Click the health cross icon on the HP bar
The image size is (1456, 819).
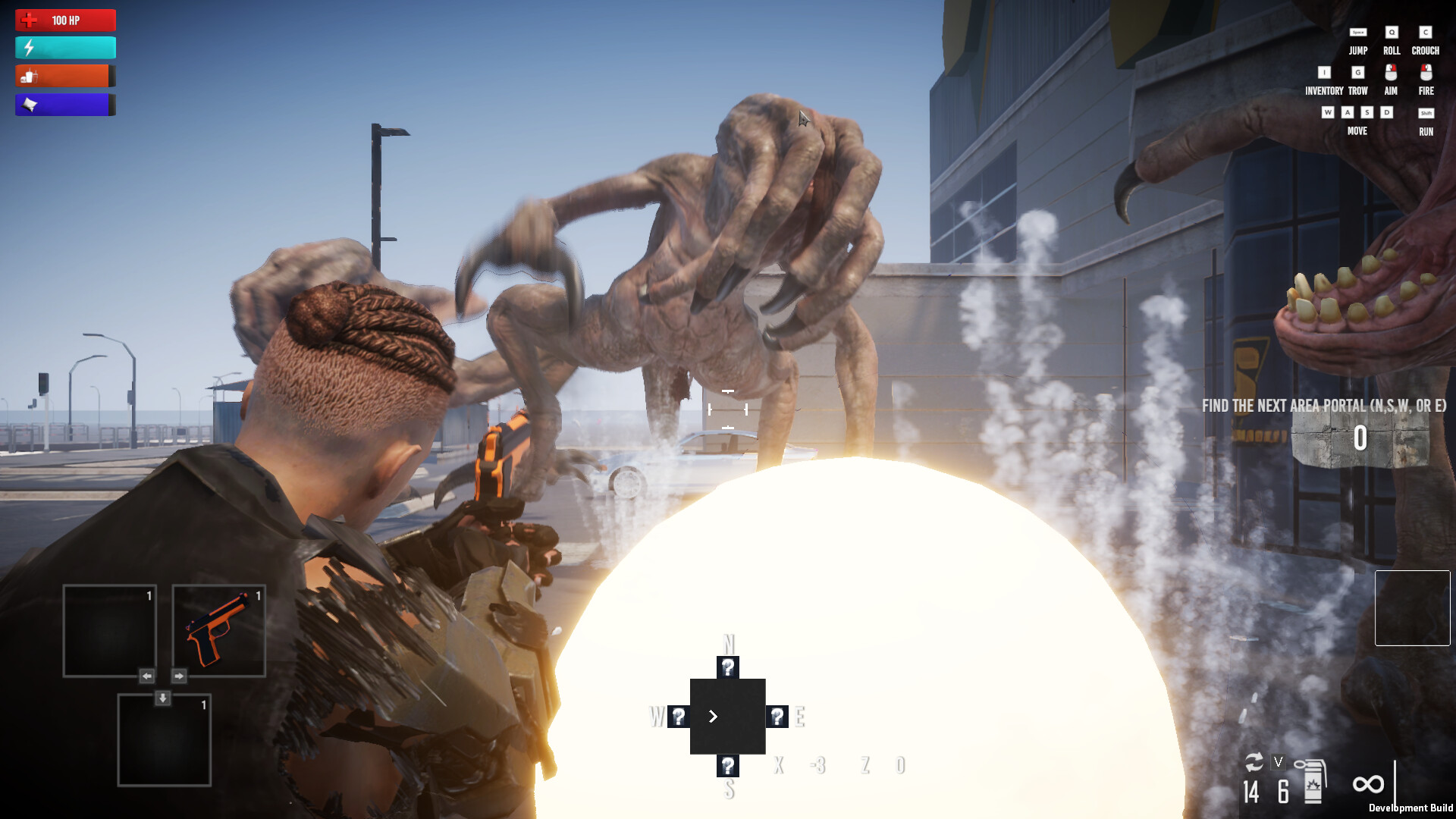pyautogui.click(x=30, y=20)
